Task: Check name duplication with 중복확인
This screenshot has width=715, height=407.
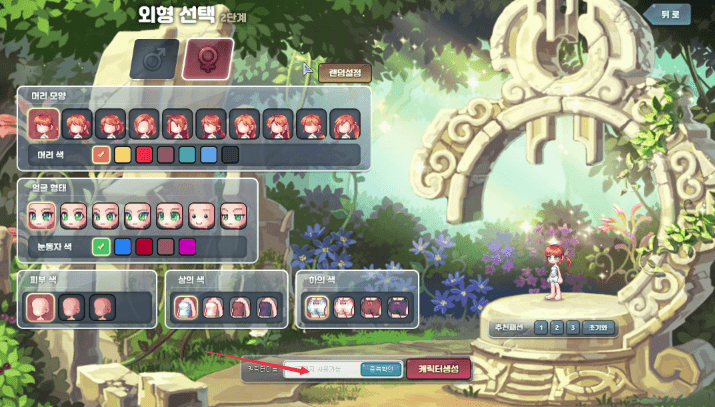Action: click(380, 369)
